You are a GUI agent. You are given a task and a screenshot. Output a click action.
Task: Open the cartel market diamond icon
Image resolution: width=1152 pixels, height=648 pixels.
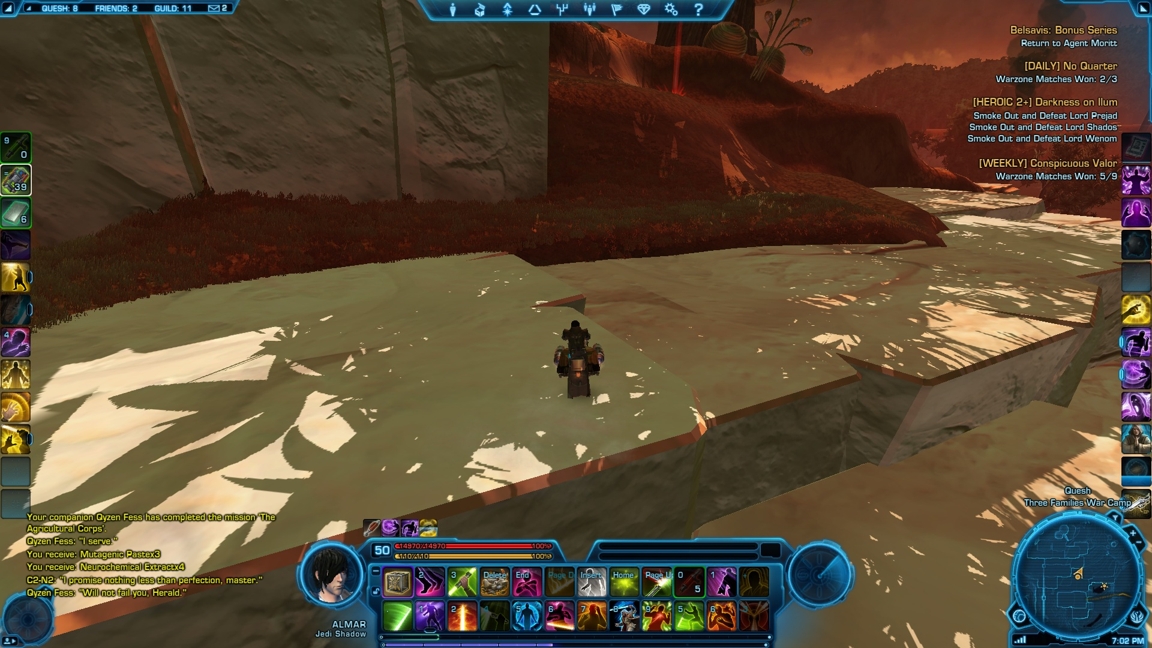pos(643,10)
